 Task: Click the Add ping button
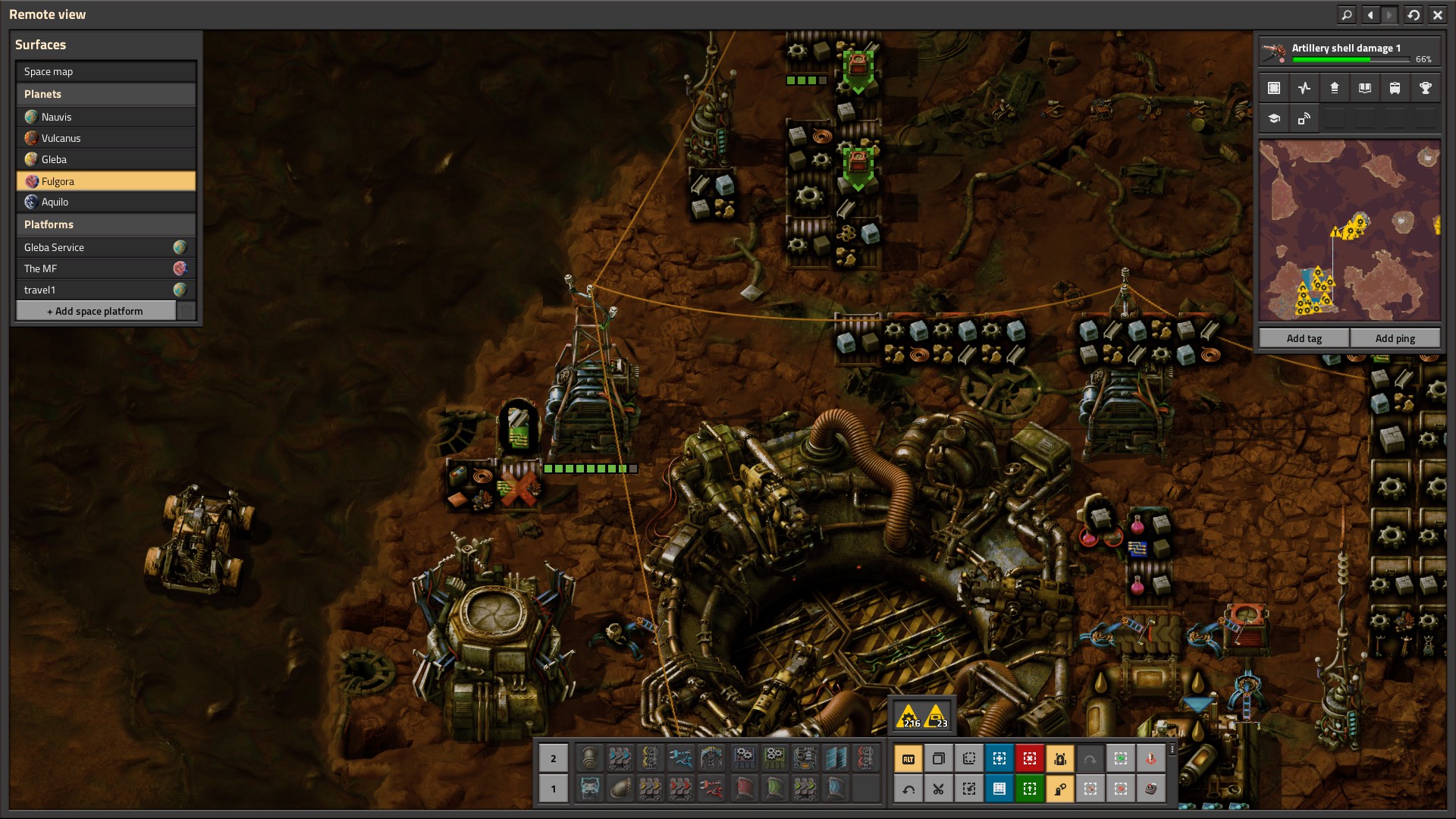pos(1395,338)
